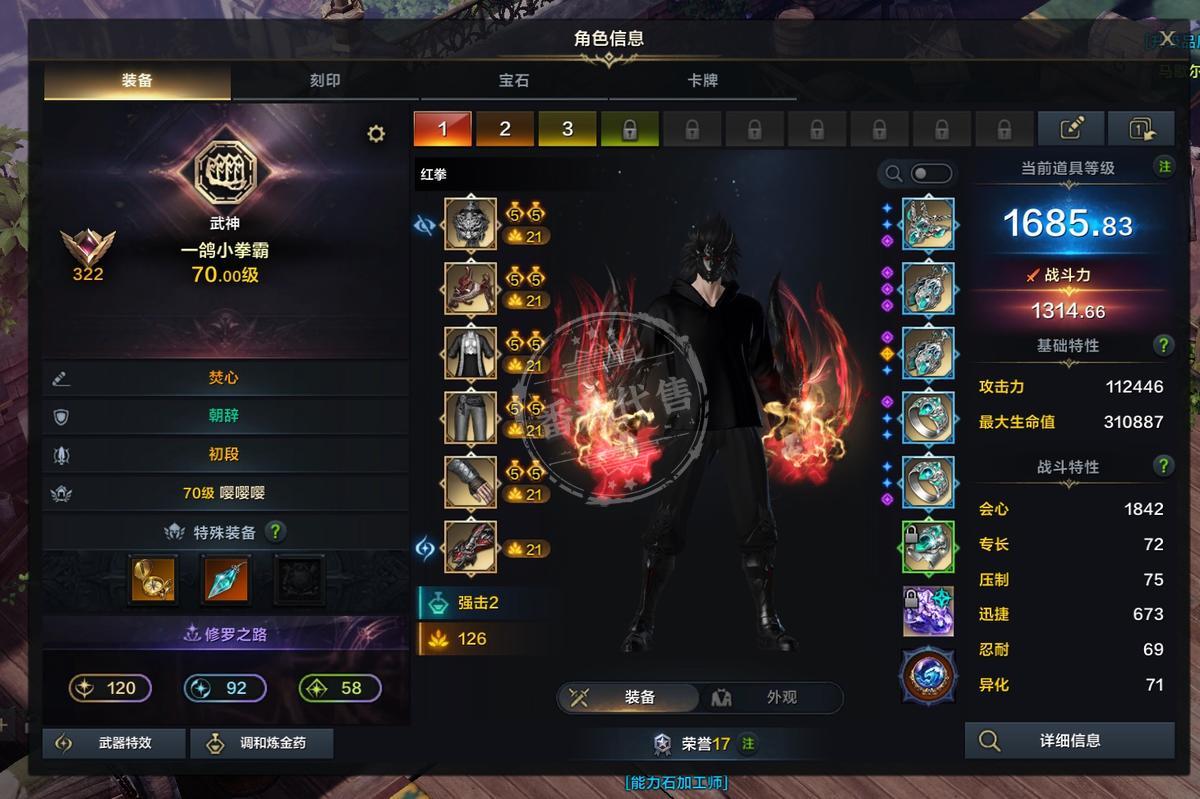Open the 宝石 tab
1200x799 pixels.
514,80
